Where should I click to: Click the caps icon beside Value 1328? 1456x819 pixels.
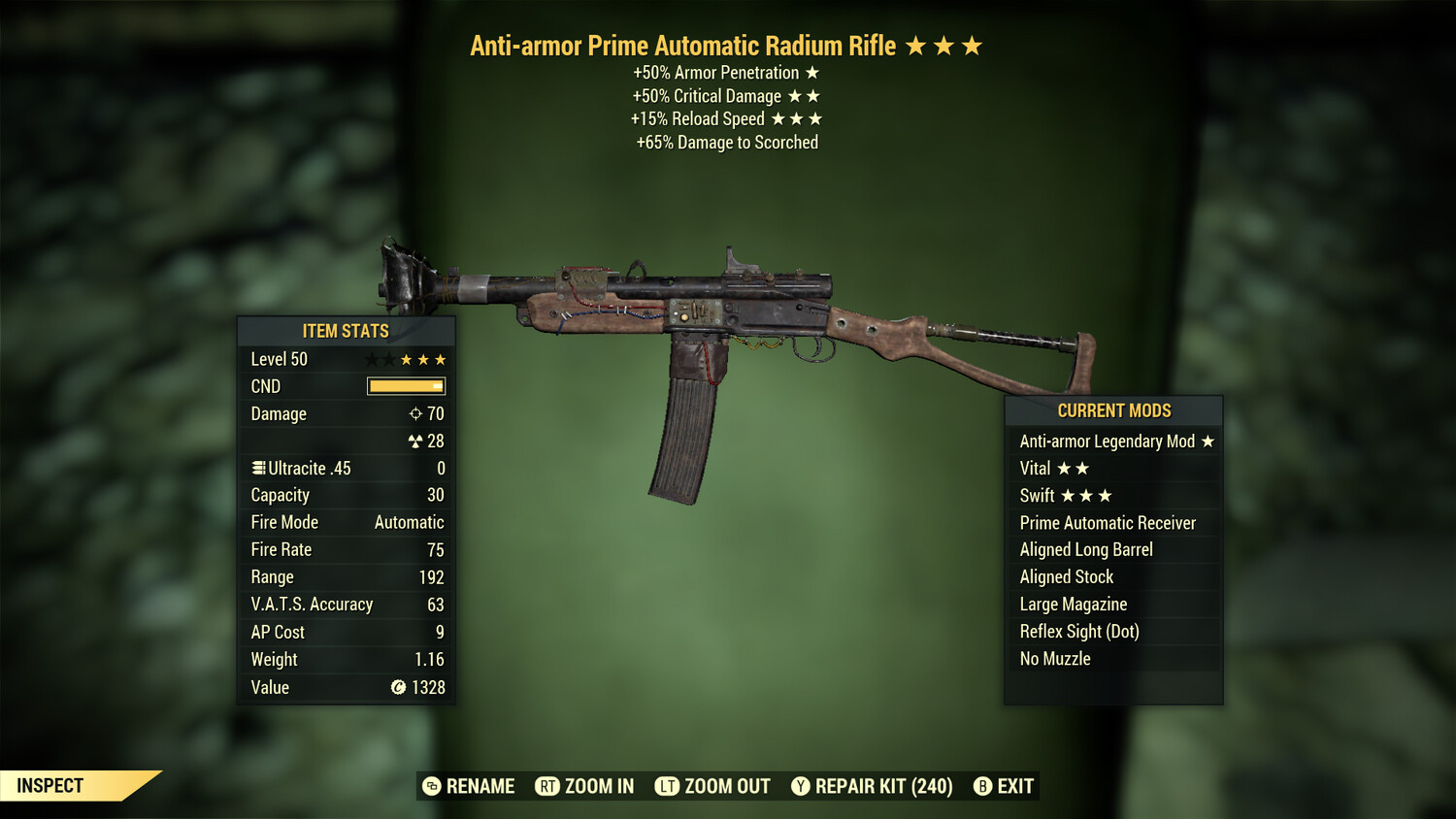[397, 688]
